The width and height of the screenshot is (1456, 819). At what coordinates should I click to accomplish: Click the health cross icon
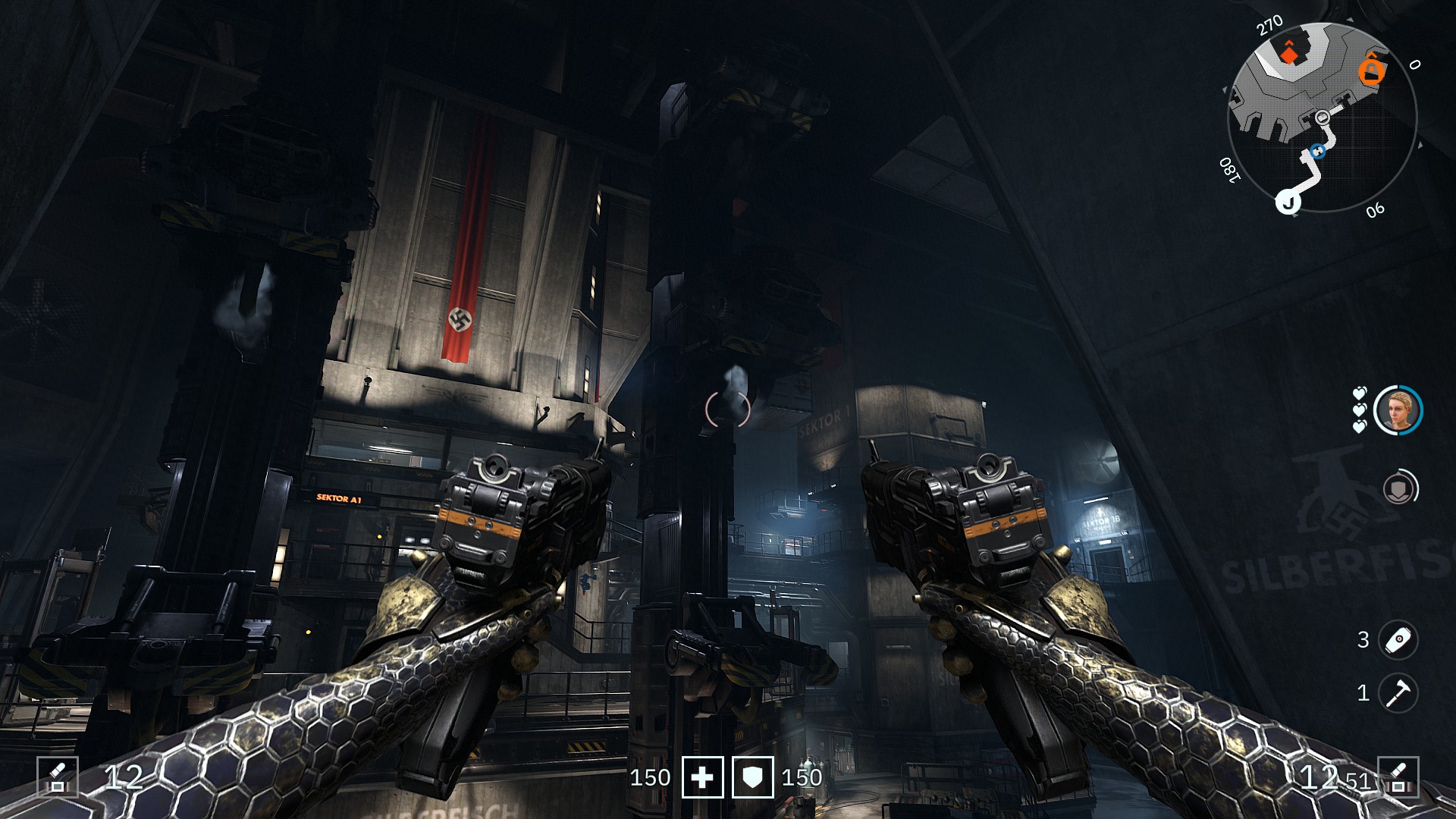click(x=702, y=777)
